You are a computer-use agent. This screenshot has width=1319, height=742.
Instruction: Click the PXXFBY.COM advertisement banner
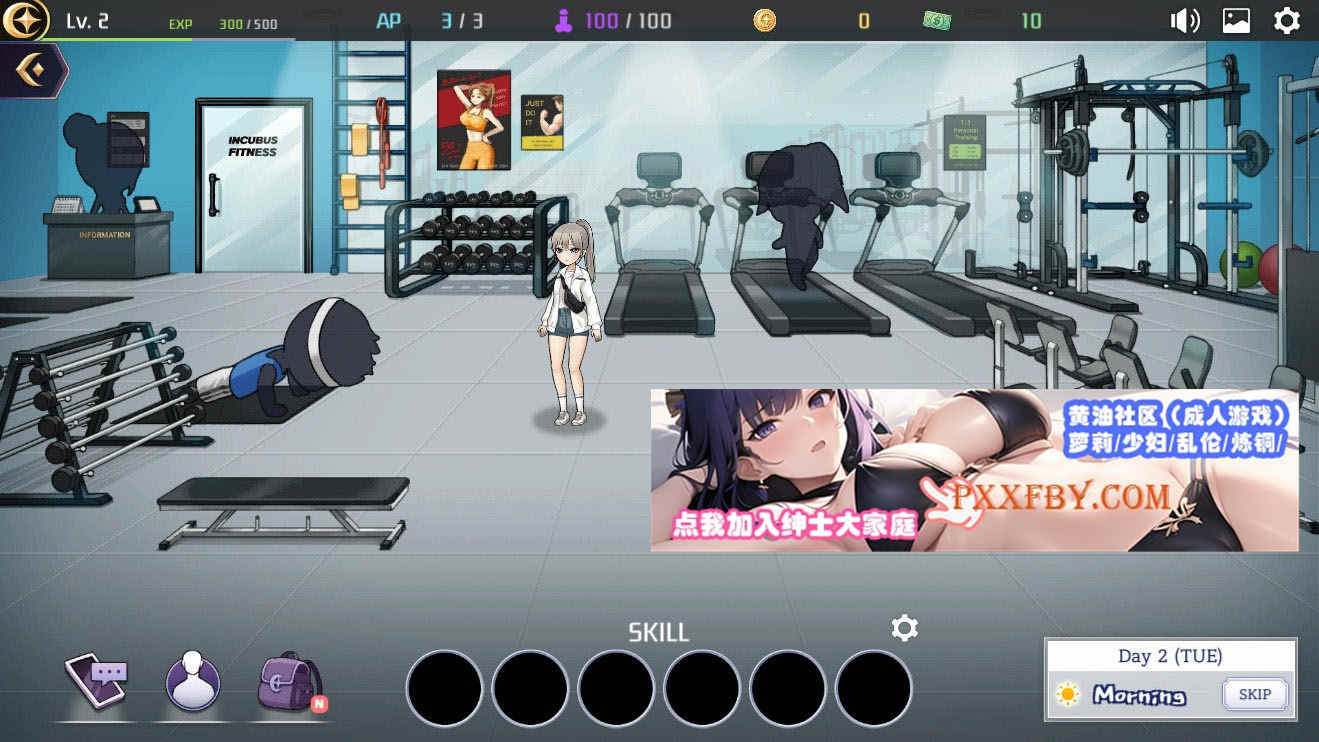[974, 470]
